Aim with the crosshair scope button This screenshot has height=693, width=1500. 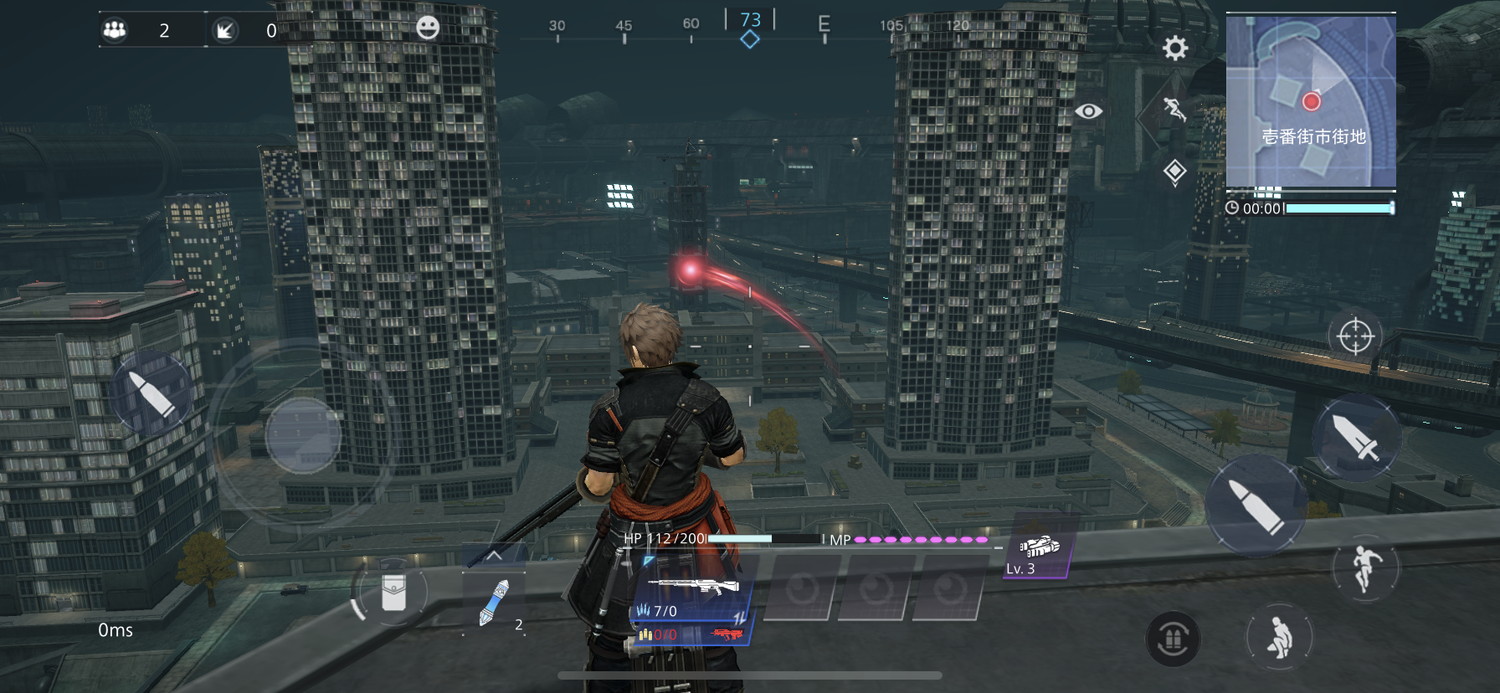tap(1355, 337)
